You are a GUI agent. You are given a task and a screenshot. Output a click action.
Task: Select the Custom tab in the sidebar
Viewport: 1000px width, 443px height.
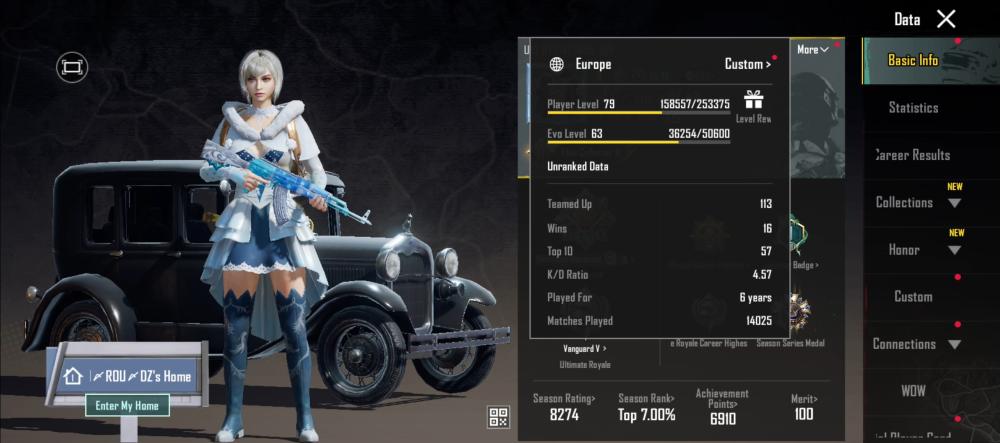pyautogui.click(x=913, y=296)
